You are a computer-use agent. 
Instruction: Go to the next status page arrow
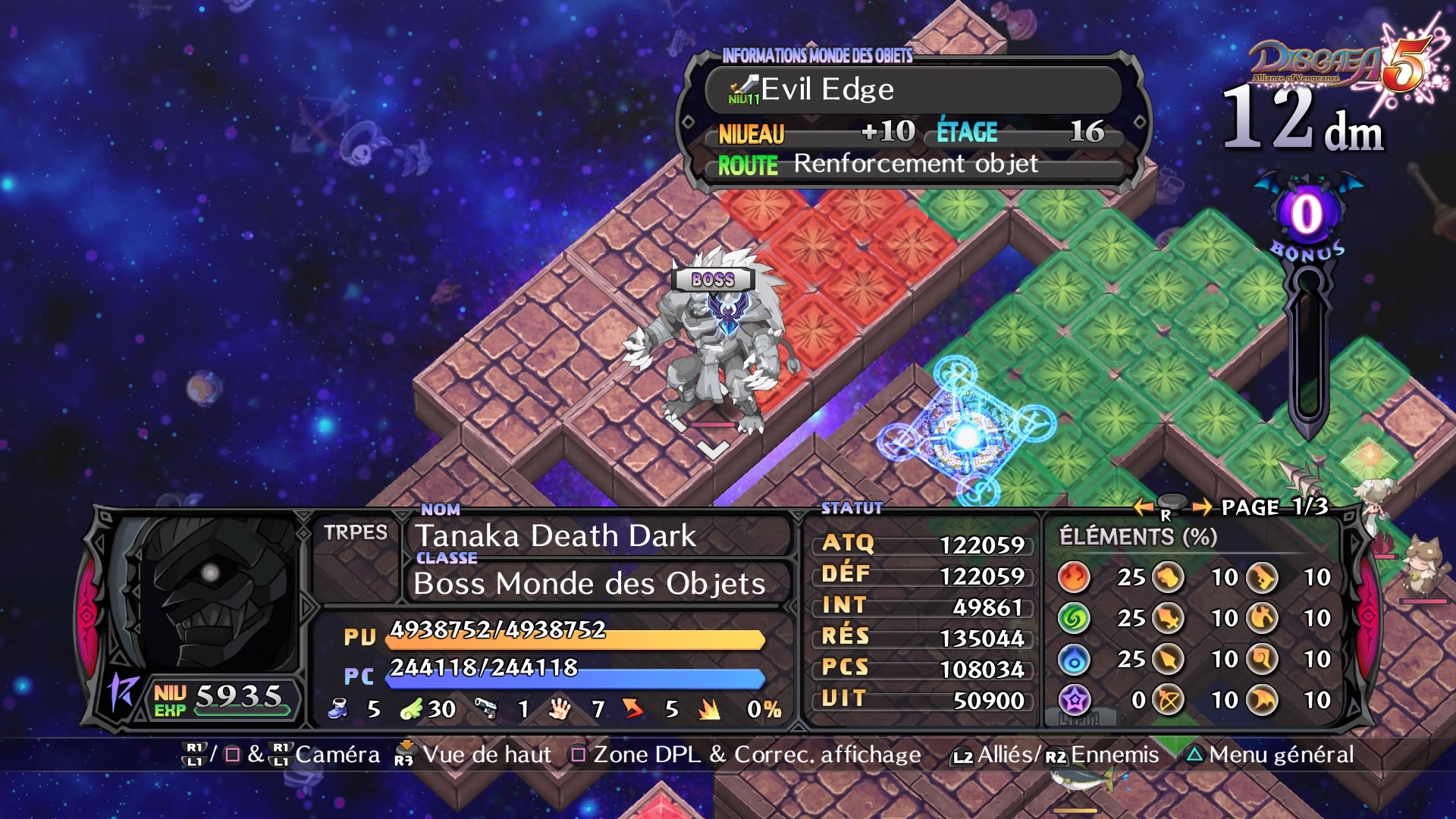tap(1201, 507)
